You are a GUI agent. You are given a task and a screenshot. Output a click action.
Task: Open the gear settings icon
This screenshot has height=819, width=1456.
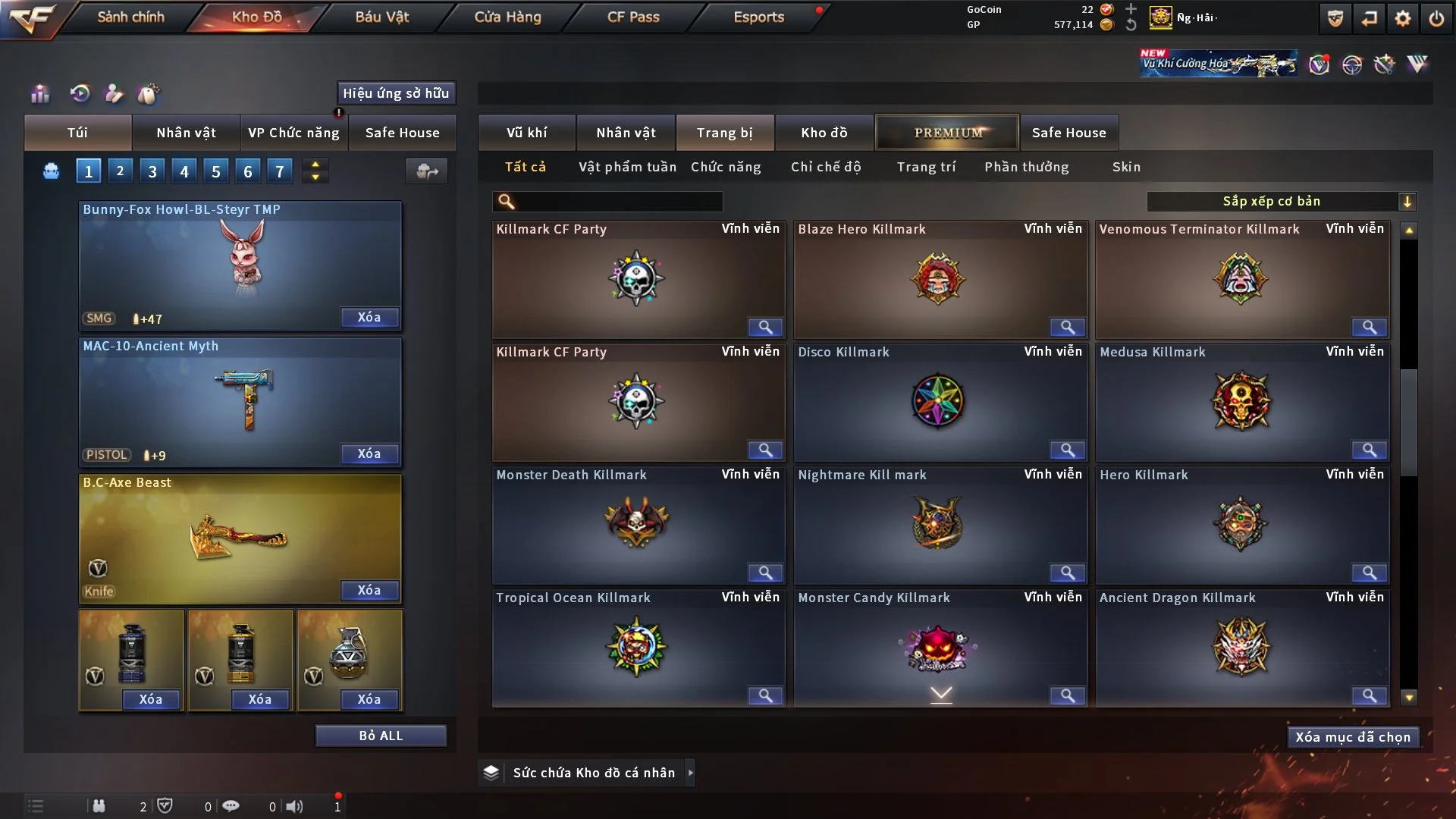1402,18
